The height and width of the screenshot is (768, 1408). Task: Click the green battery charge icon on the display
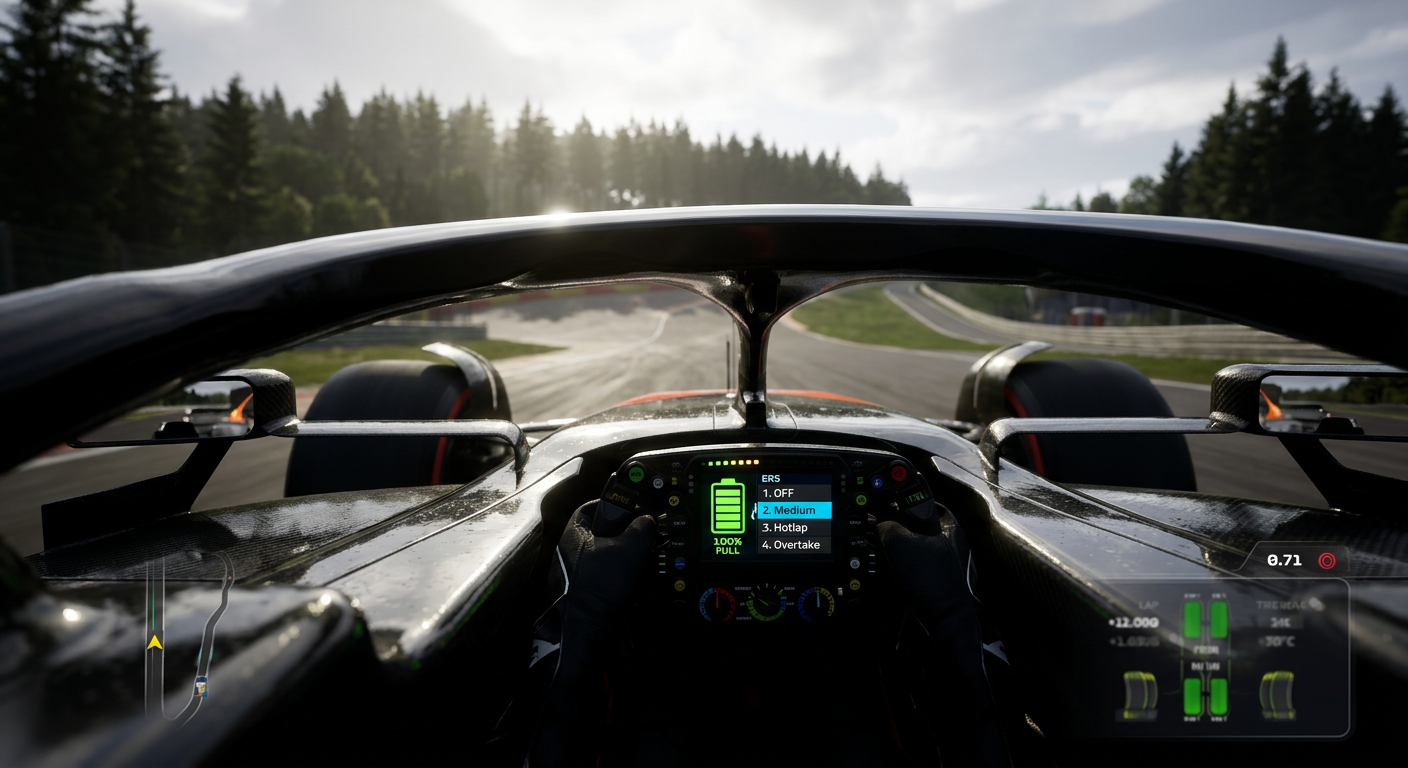(728, 508)
